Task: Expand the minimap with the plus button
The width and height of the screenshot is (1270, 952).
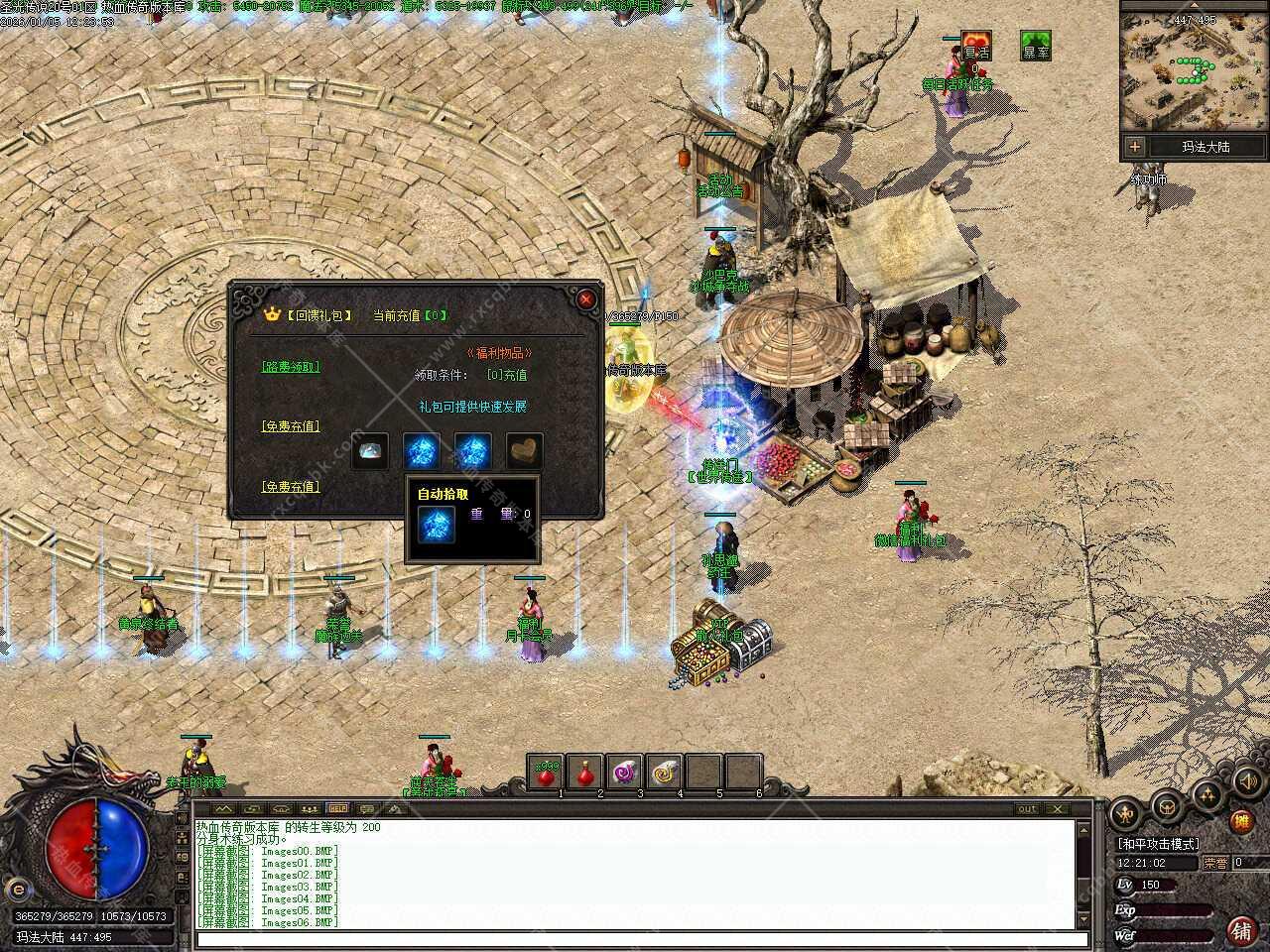Action: tap(1135, 147)
